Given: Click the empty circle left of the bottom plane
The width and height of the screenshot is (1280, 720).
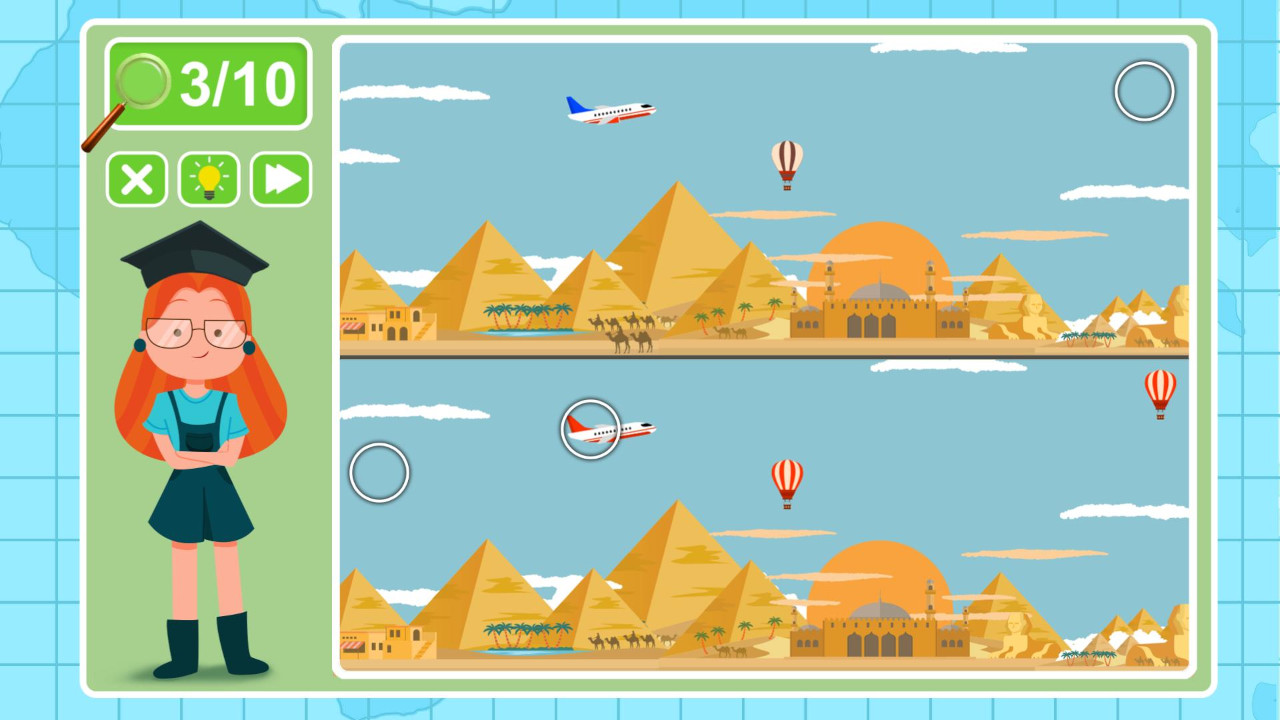Looking at the screenshot, I should [378, 472].
